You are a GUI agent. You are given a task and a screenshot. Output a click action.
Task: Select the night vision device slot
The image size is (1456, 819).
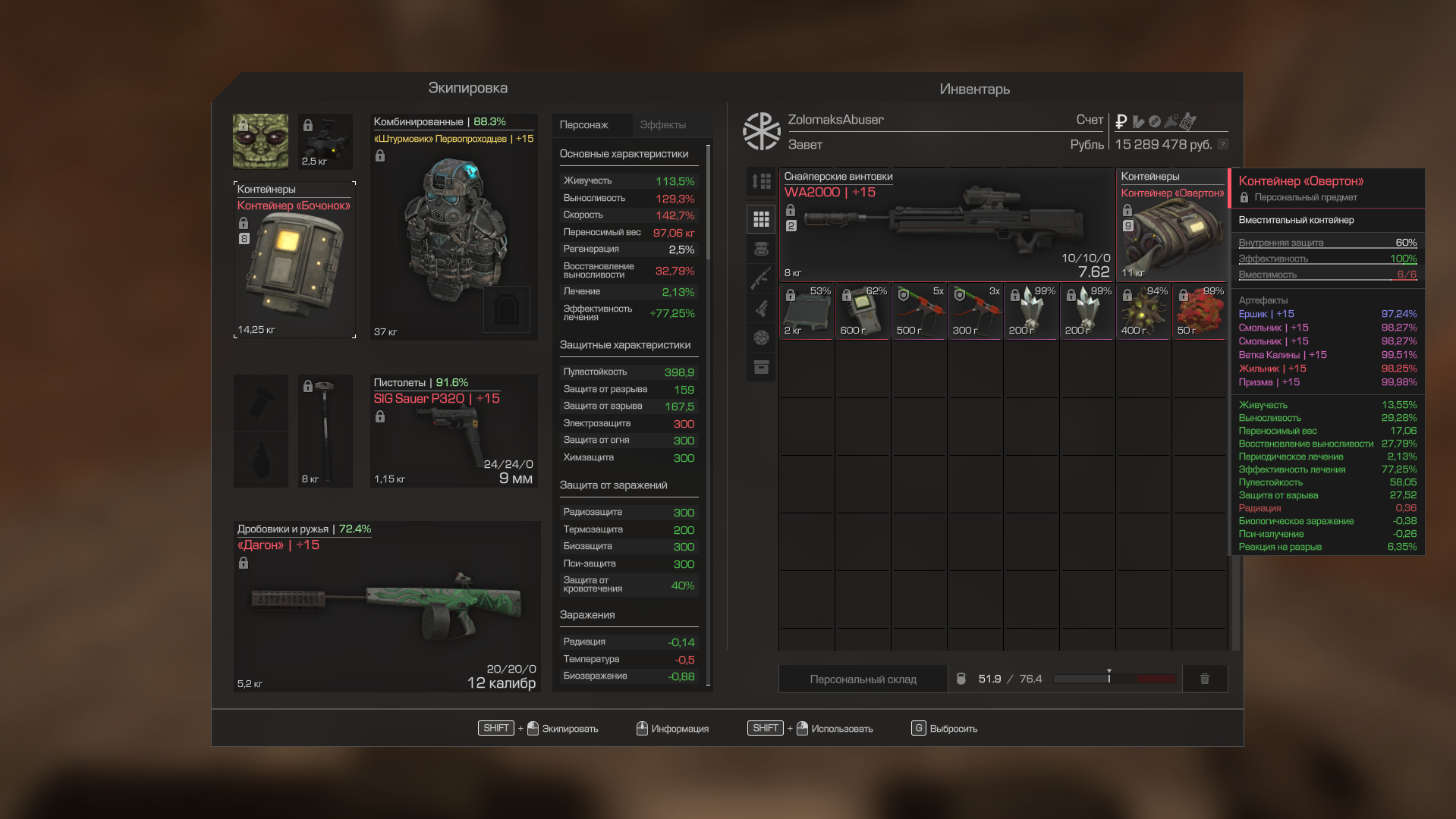click(x=325, y=142)
